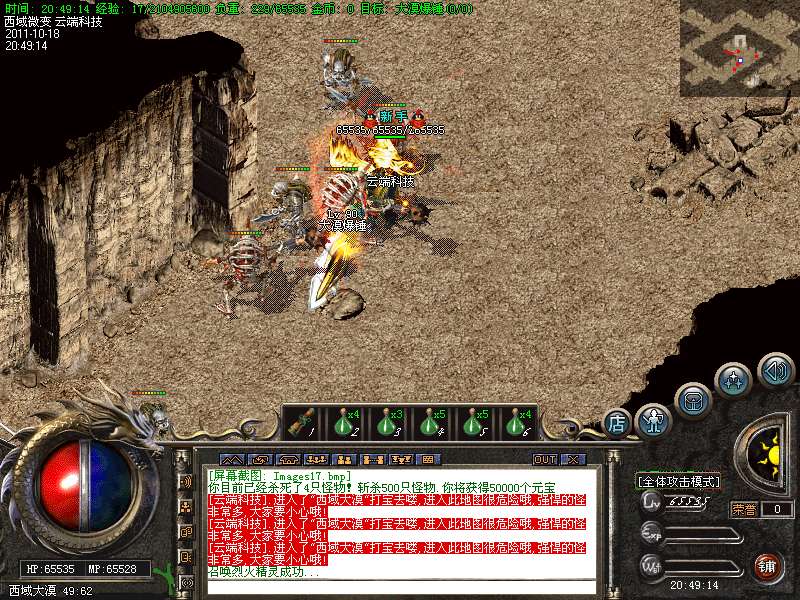Use the green potion in slot 5
Screen dimensions: 800x600
click(x=474, y=423)
